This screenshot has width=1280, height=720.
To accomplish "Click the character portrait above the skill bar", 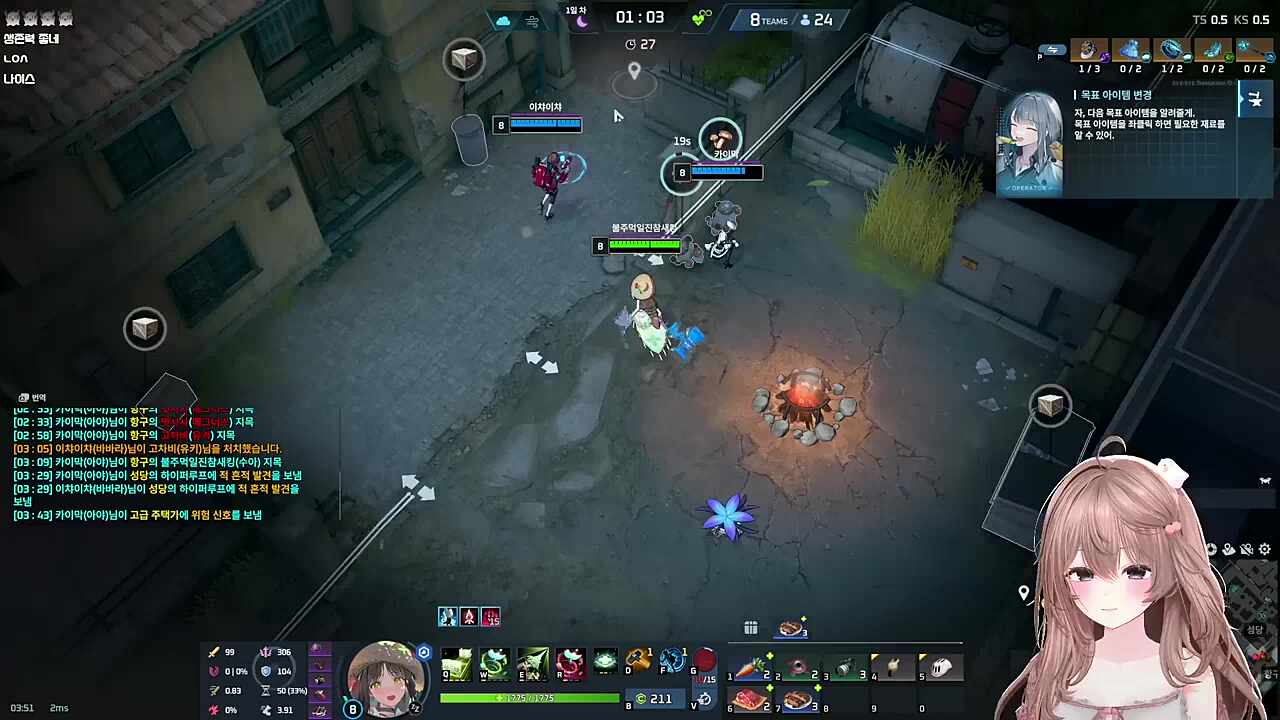I will (x=388, y=678).
